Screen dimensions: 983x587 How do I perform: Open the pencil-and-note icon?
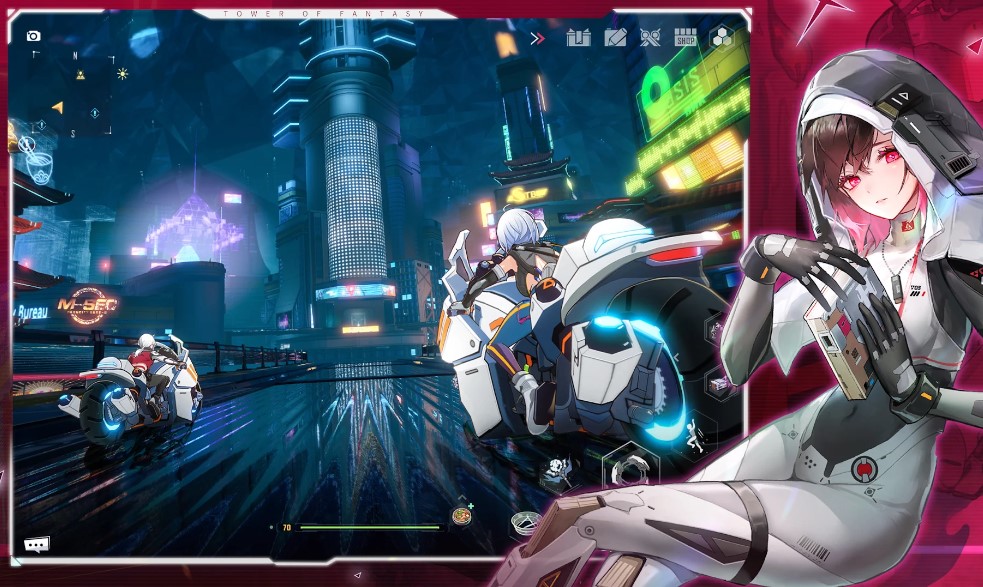615,38
